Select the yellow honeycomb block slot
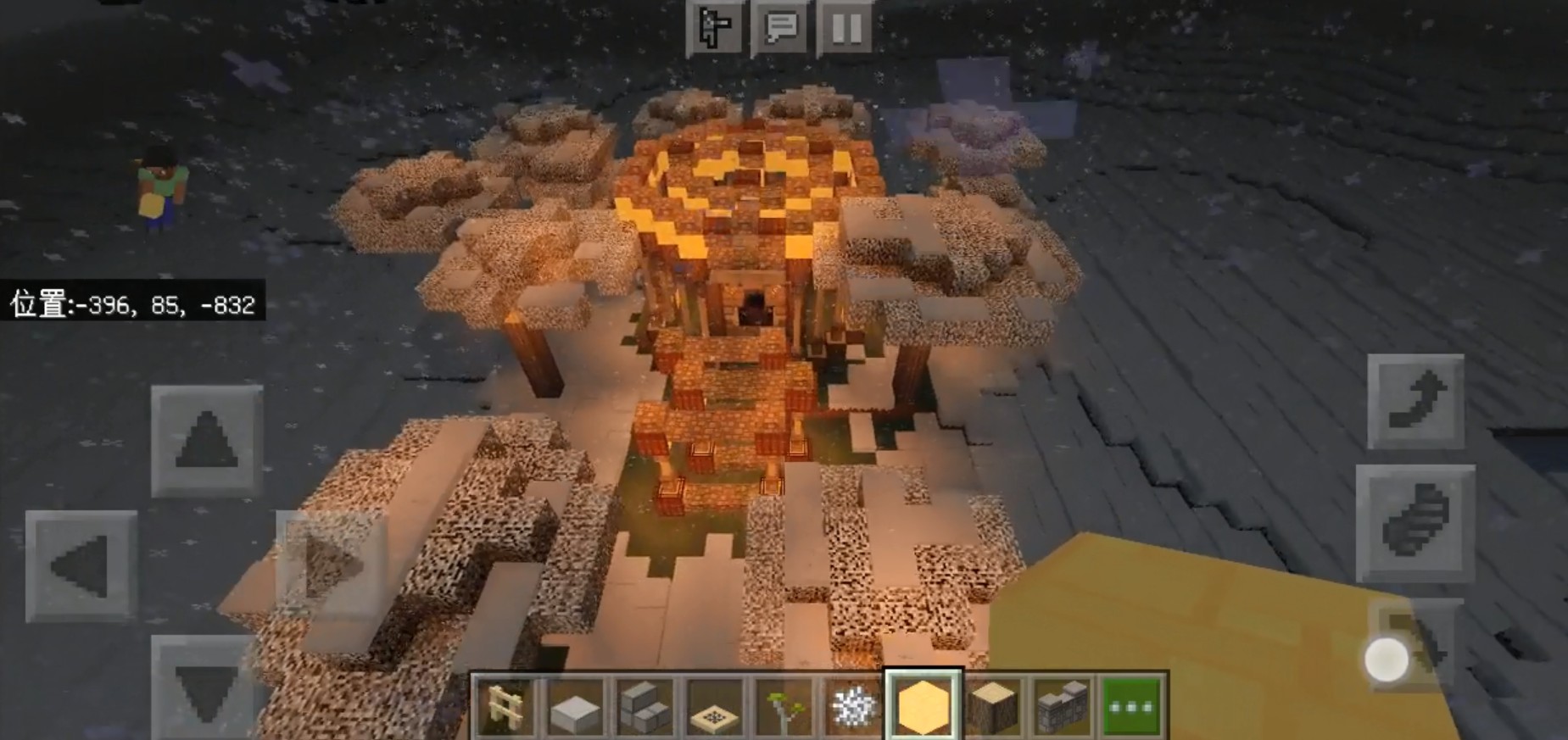This screenshot has width=1568, height=740. (924, 705)
